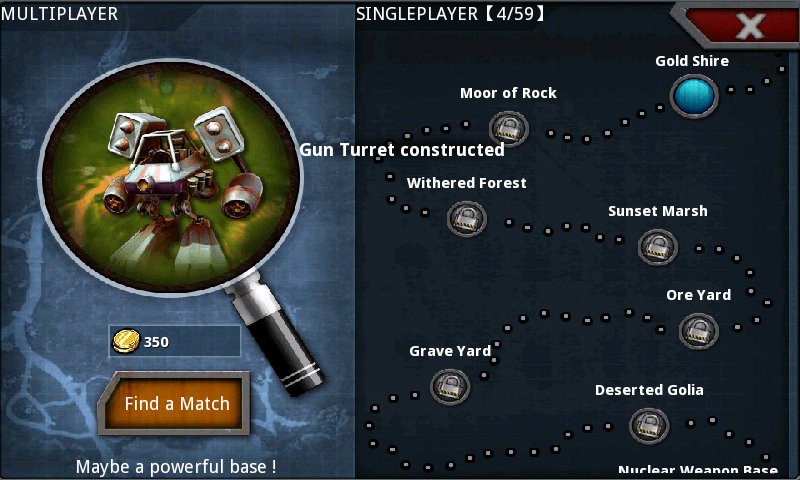This screenshot has width=800, height=480.
Task: Open the locked Sunset Marsh level
Action: click(657, 245)
